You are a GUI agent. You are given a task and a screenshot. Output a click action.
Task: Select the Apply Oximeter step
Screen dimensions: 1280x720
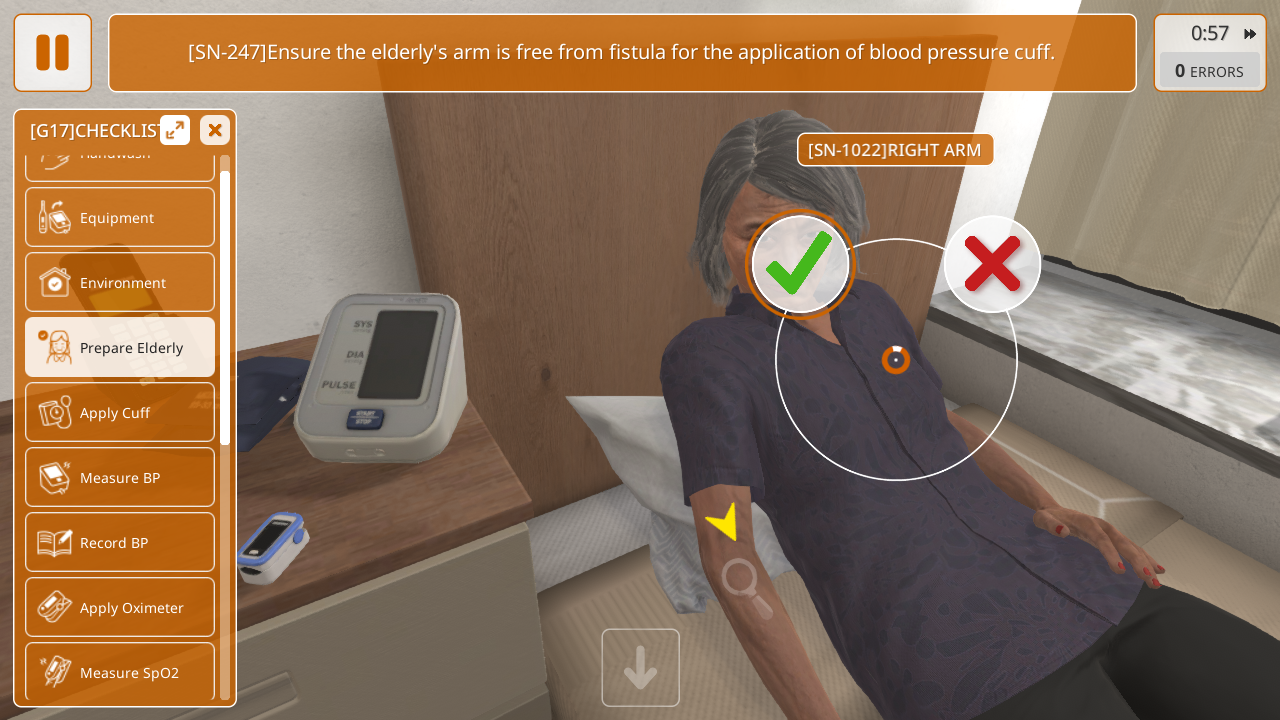click(x=120, y=607)
